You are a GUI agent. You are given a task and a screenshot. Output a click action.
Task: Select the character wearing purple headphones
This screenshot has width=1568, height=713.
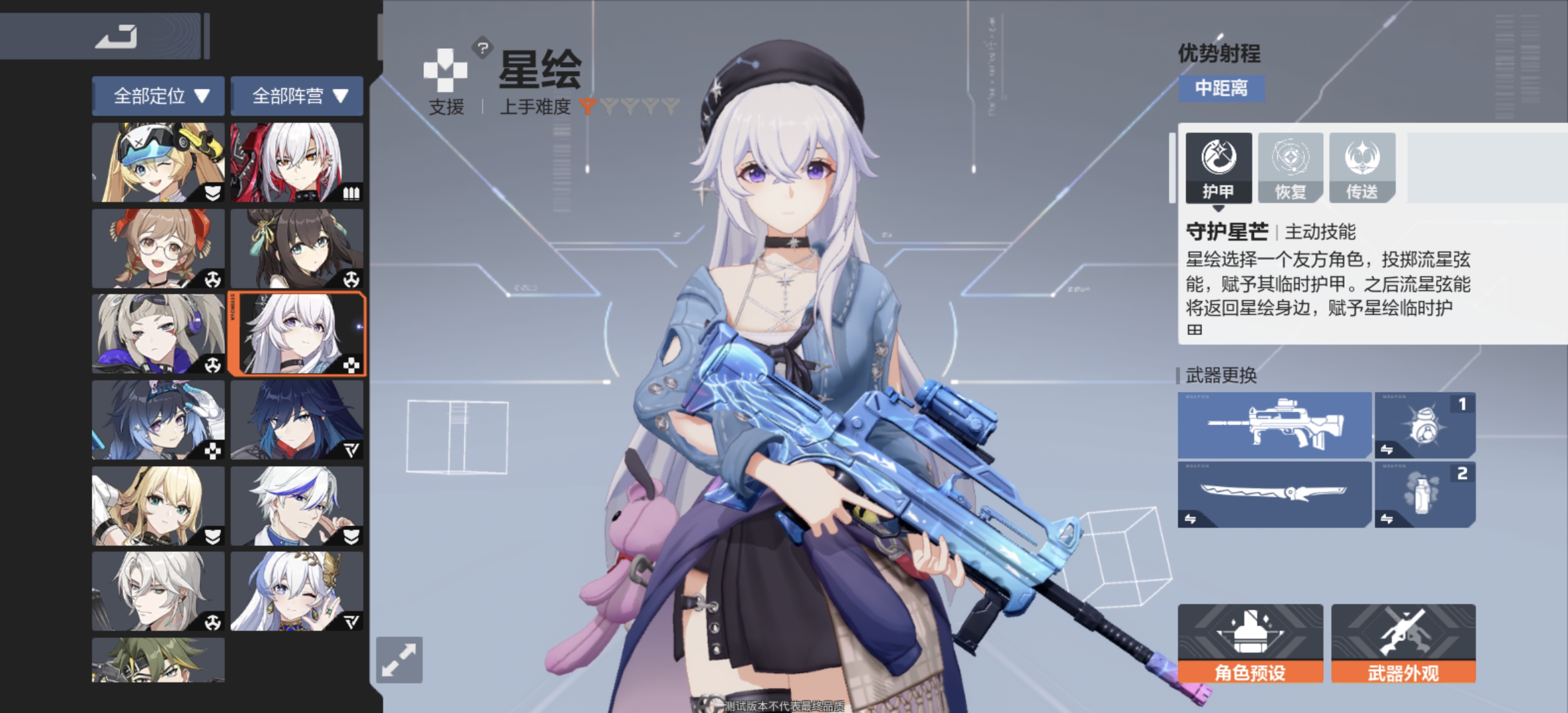(158, 334)
